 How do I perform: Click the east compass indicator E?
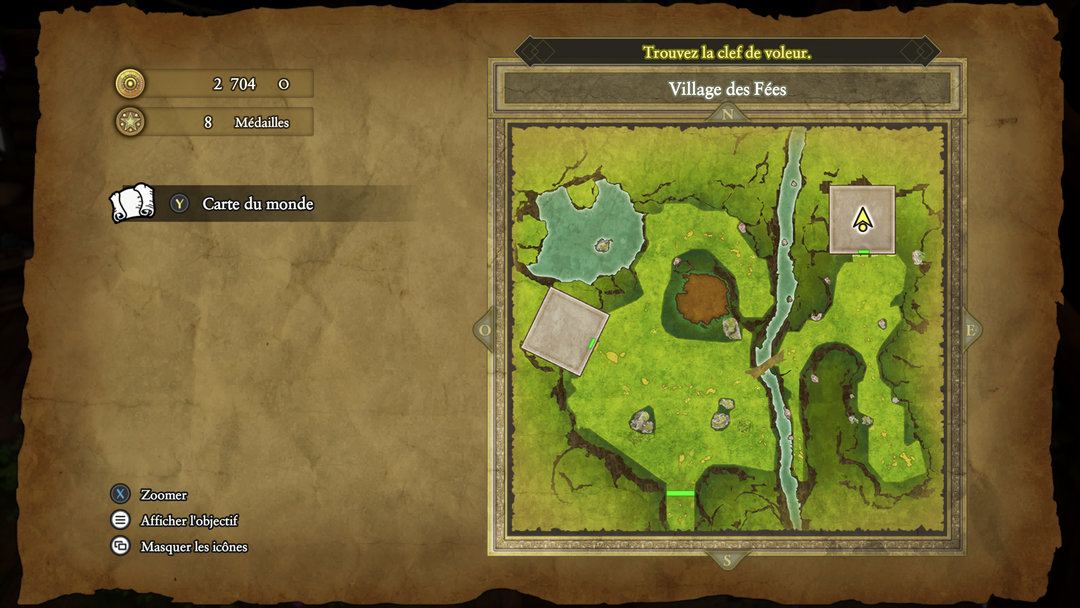pyautogui.click(x=969, y=330)
